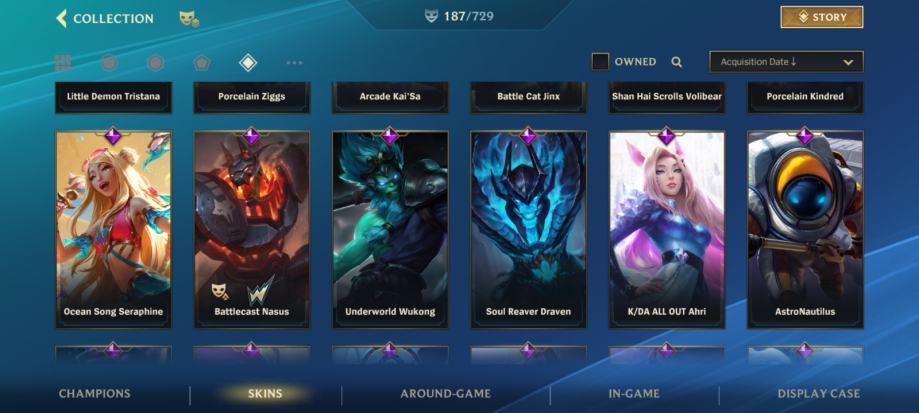Open the Story button

(821, 17)
